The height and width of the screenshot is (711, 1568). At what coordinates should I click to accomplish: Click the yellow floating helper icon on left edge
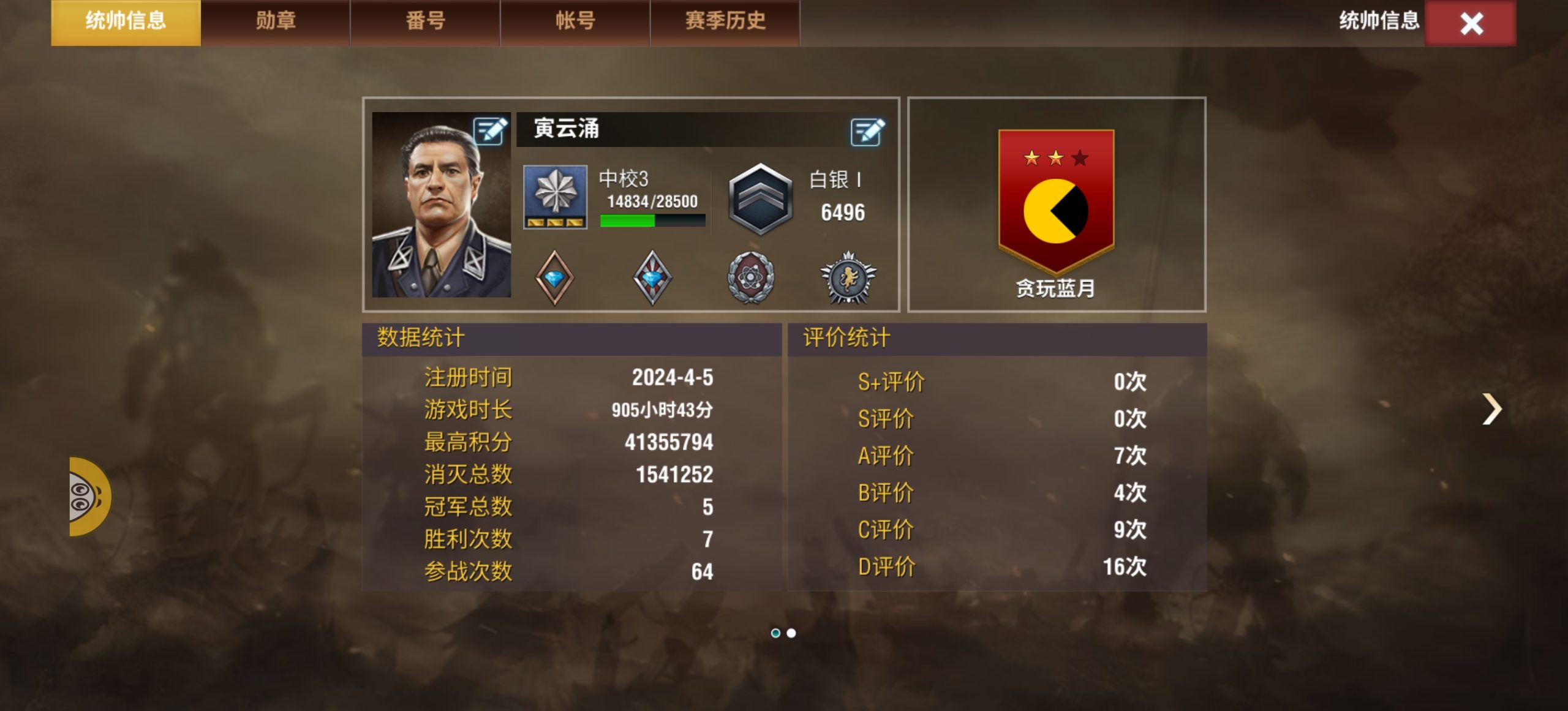[x=86, y=496]
